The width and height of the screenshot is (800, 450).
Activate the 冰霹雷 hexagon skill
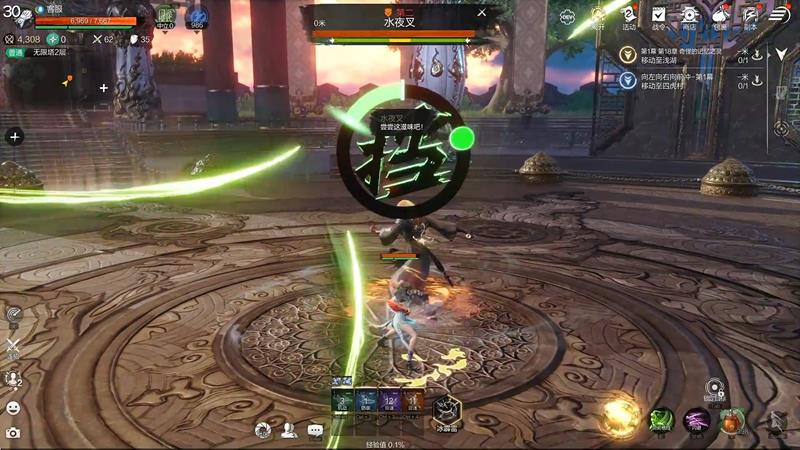tap(447, 409)
